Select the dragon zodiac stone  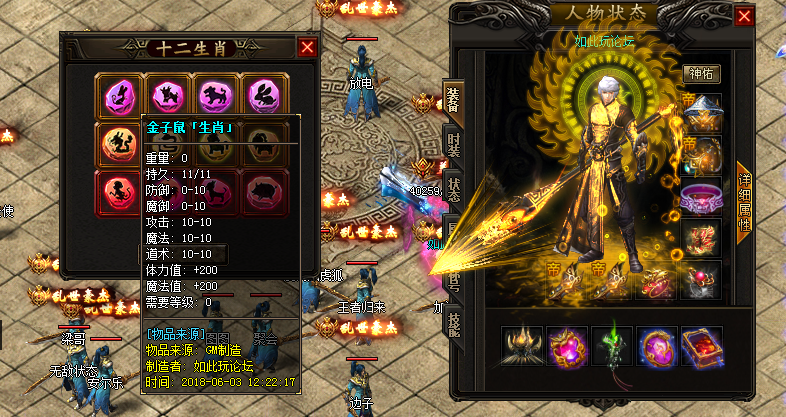119,141
